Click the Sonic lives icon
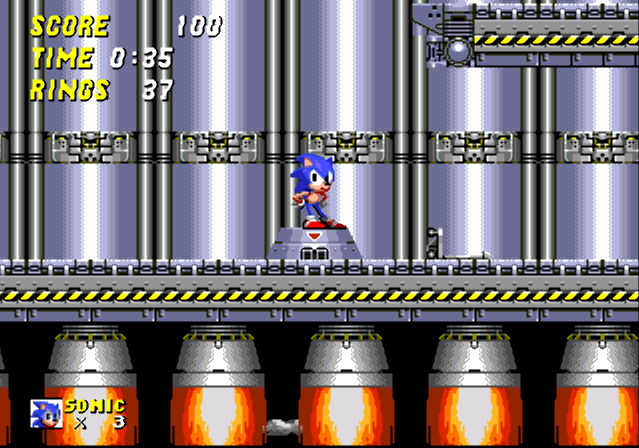The height and width of the screenshot is (448, 639). [46, 413]
